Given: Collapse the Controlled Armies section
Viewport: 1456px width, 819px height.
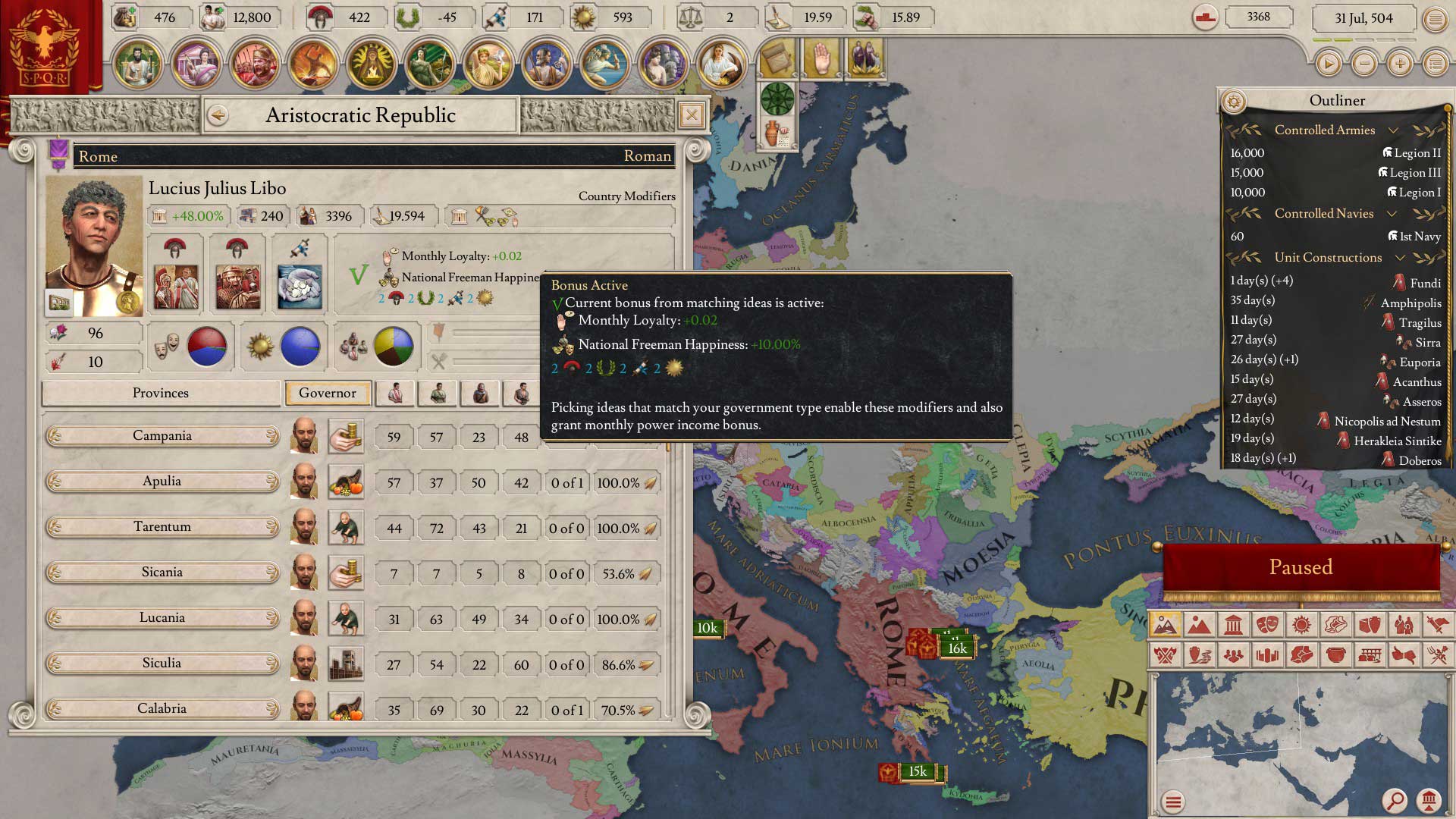Looking at the screenshot, I should point(1393,130).
